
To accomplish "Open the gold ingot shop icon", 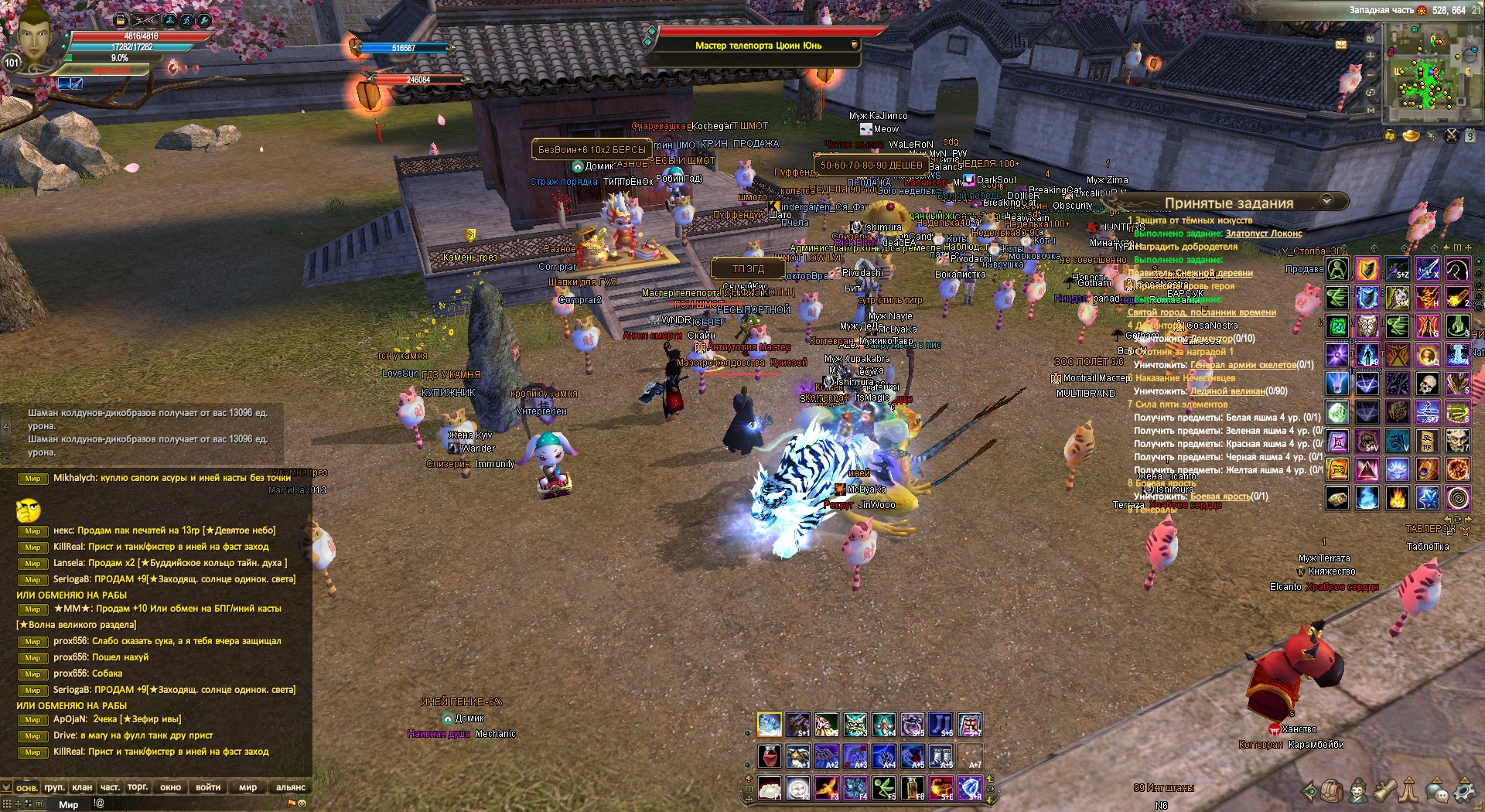I will (x=1411, y=136).
